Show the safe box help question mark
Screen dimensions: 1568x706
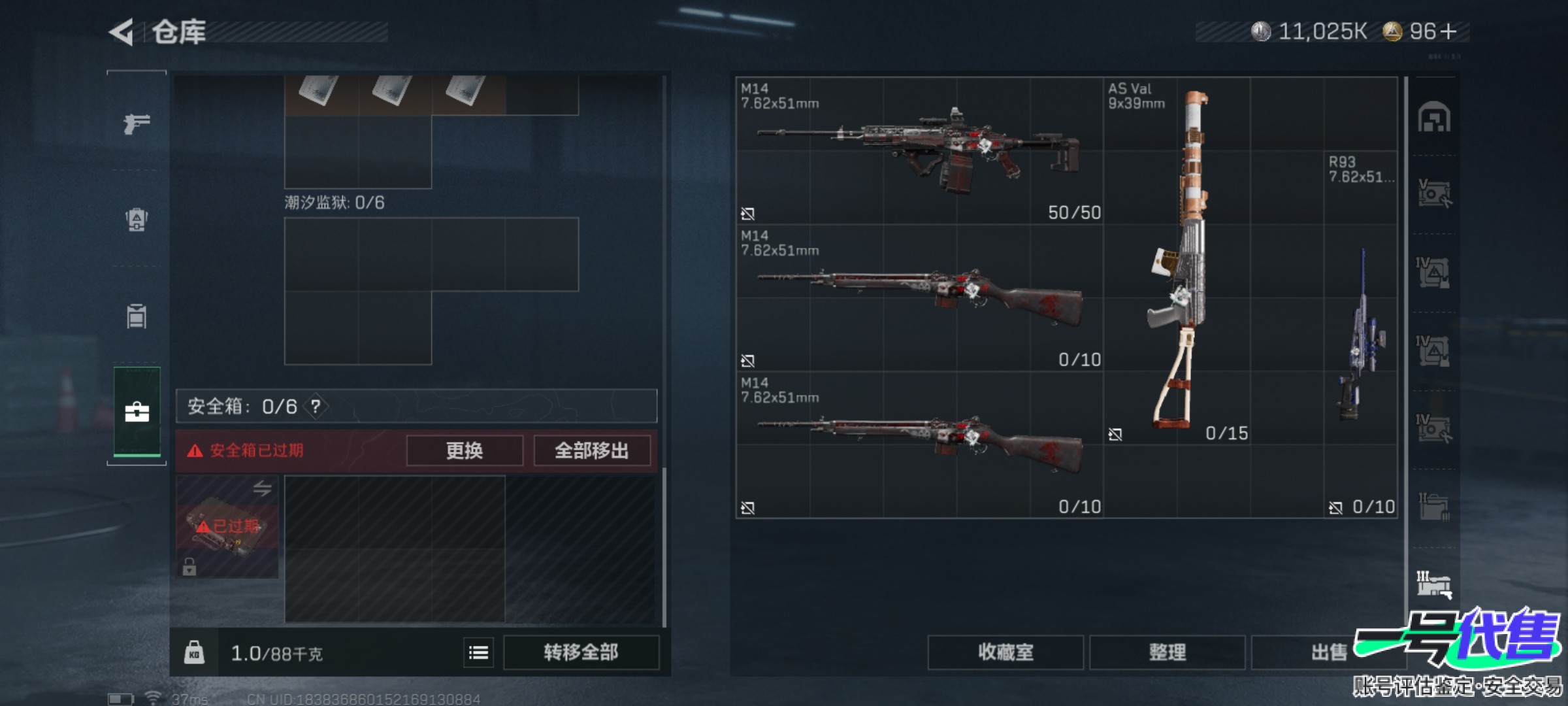point(316,407)
